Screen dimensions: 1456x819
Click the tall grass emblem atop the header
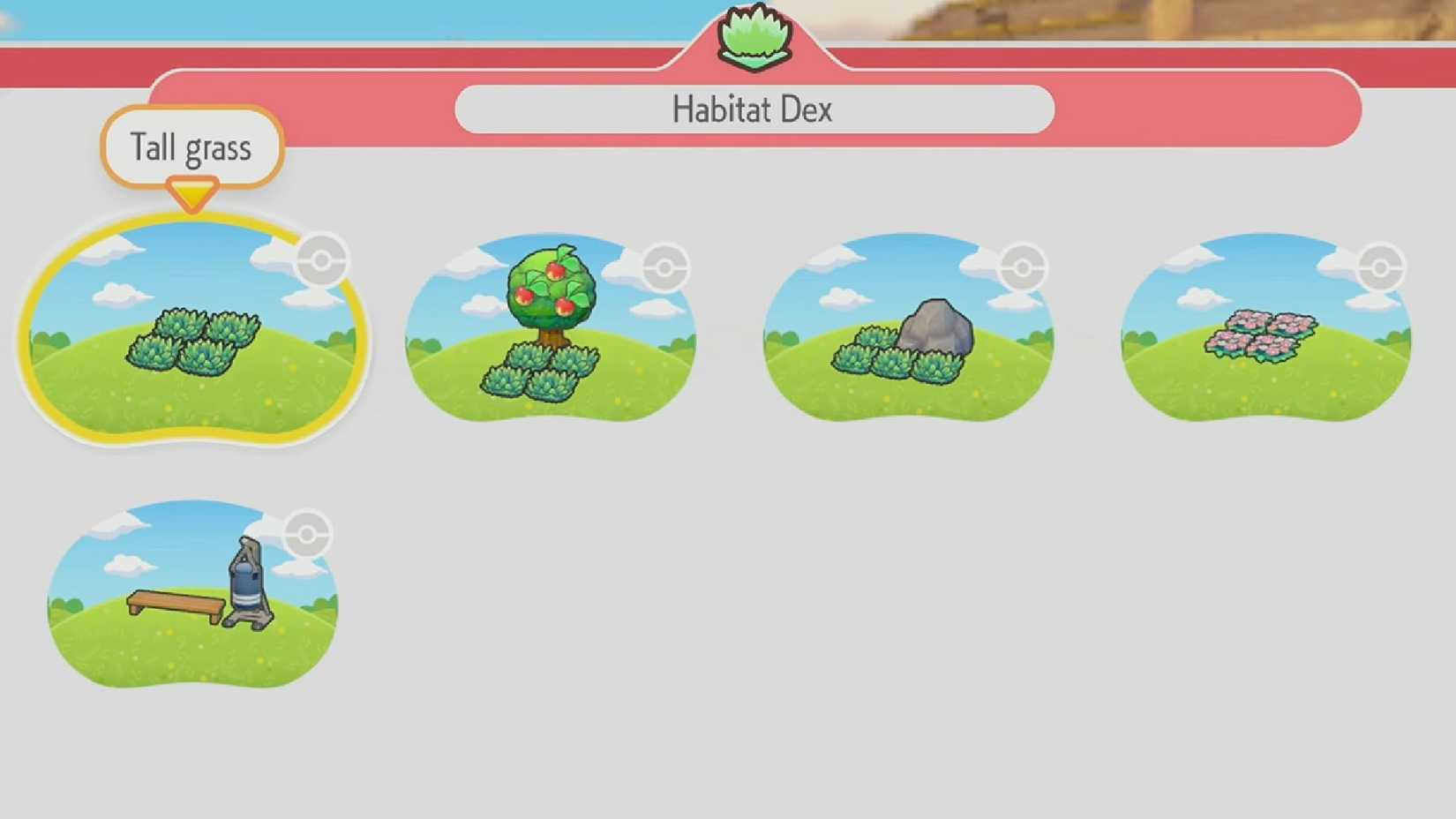click(753, 35)
